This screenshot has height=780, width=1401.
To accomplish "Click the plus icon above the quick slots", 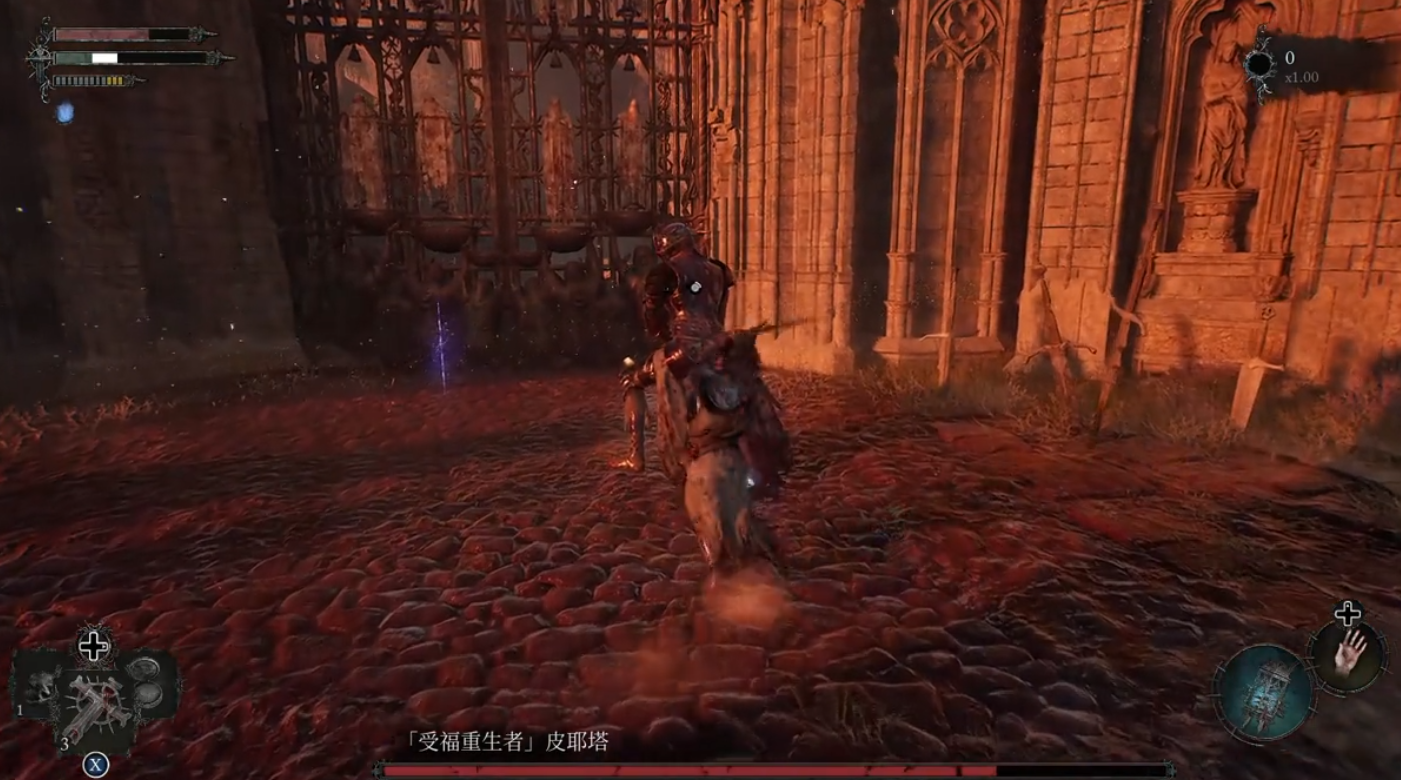I will pos(95,645).
